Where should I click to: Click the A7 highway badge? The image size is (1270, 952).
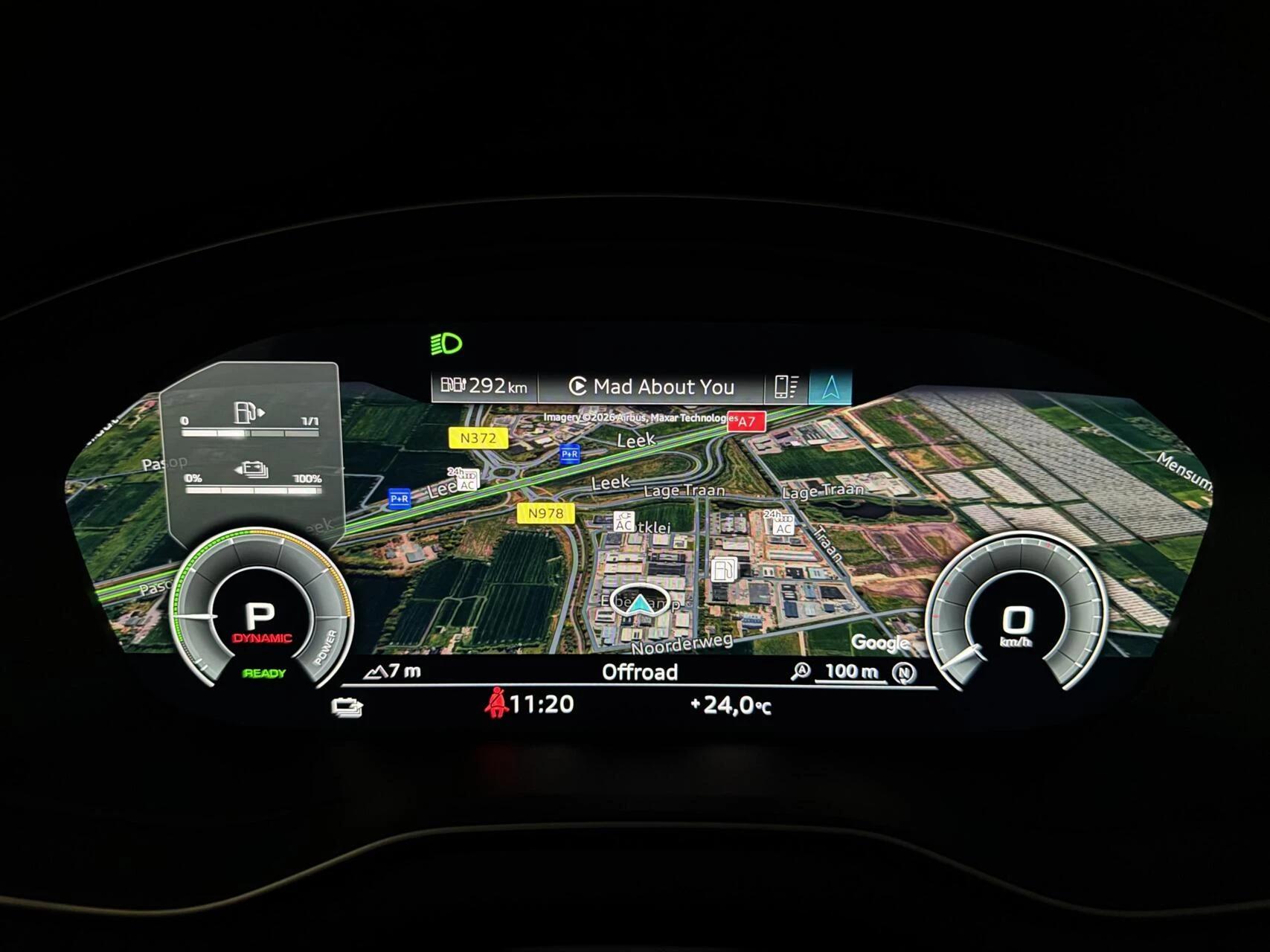point(747,422)
